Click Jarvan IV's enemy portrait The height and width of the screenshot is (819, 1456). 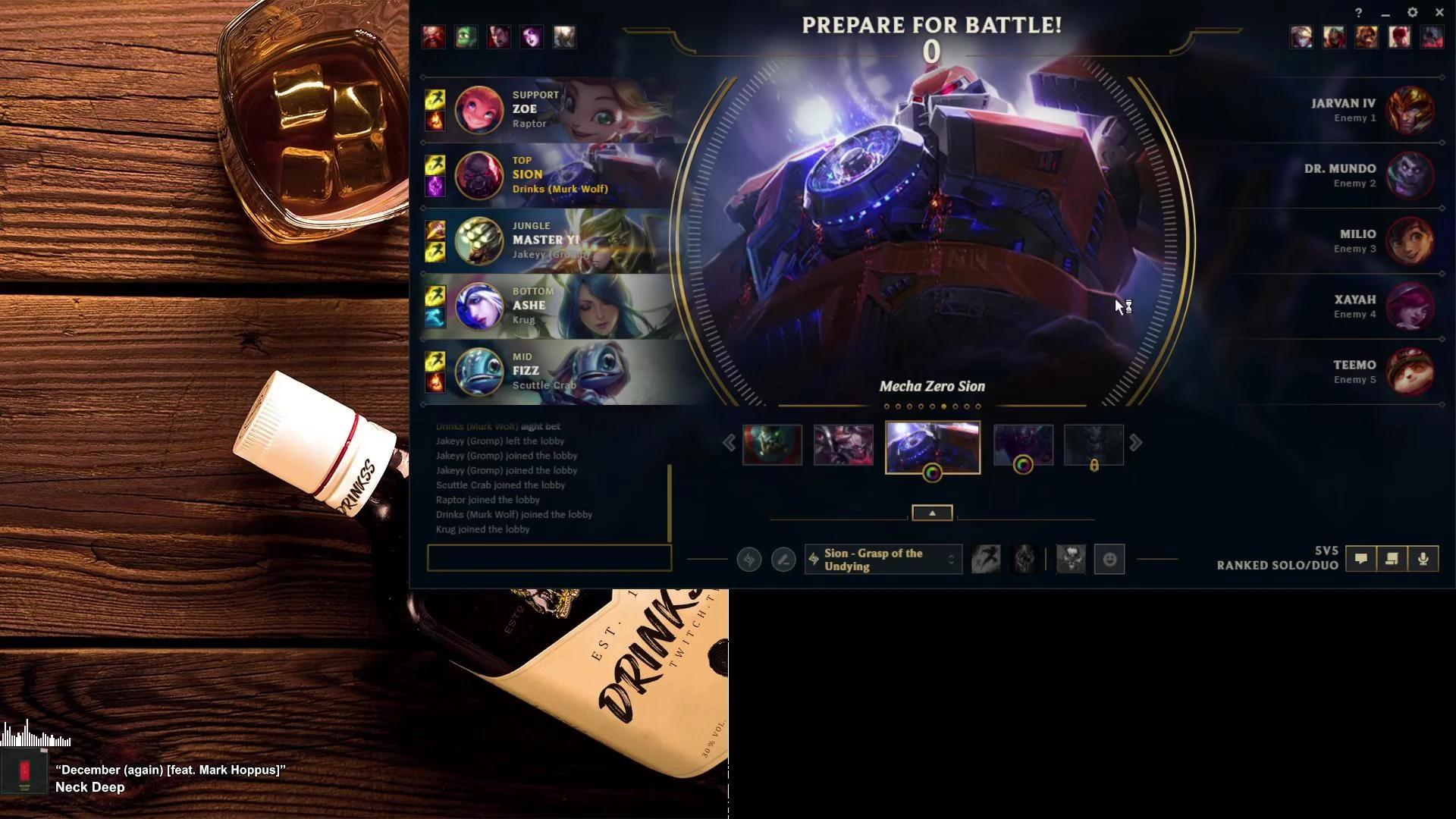pos(1410,110)
